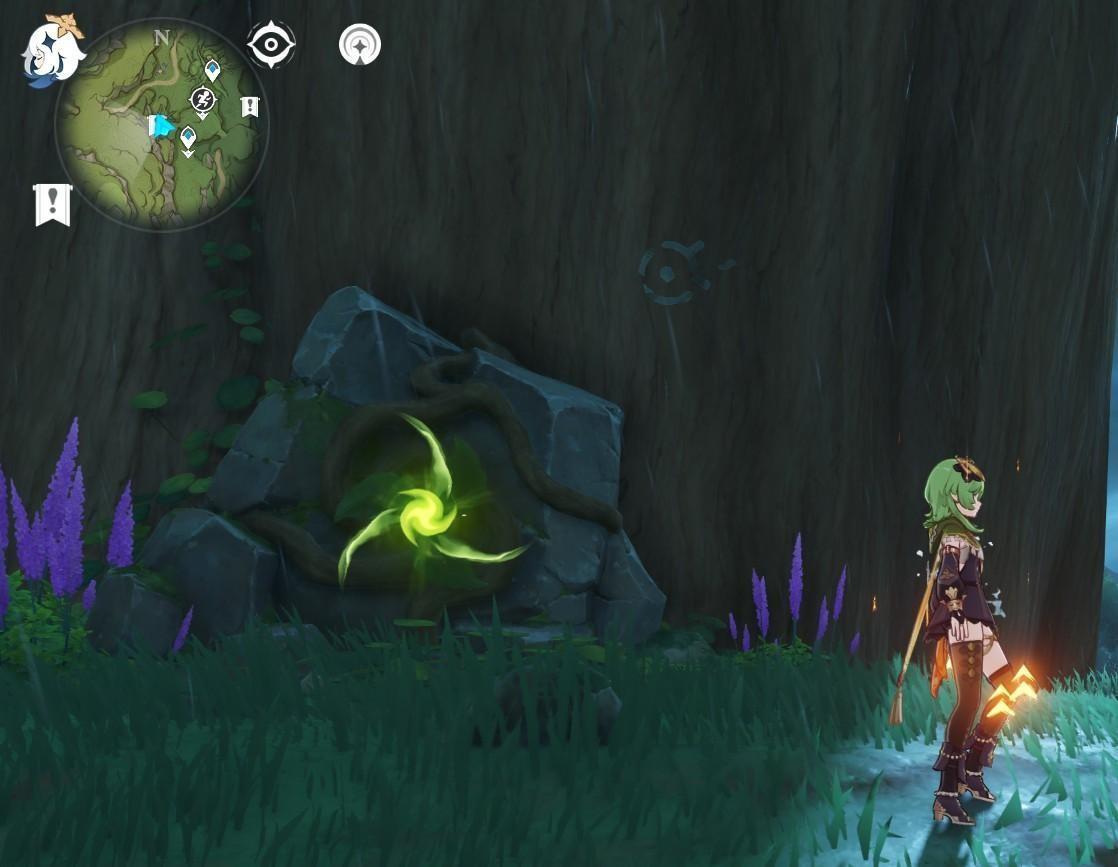Screen dimensions: 1118x867
Task: Activate the eye-shaped Elemental Sight icon
Action: [271, 45]
